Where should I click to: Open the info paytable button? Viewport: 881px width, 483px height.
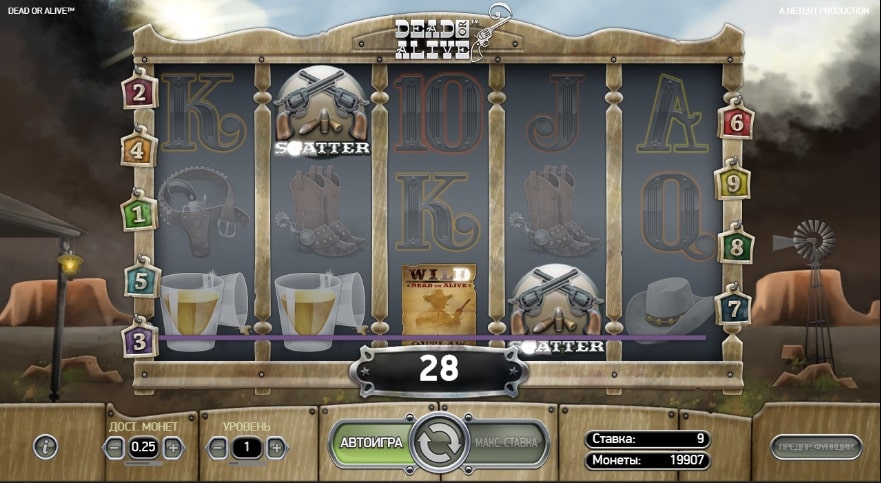coord(46,447)
